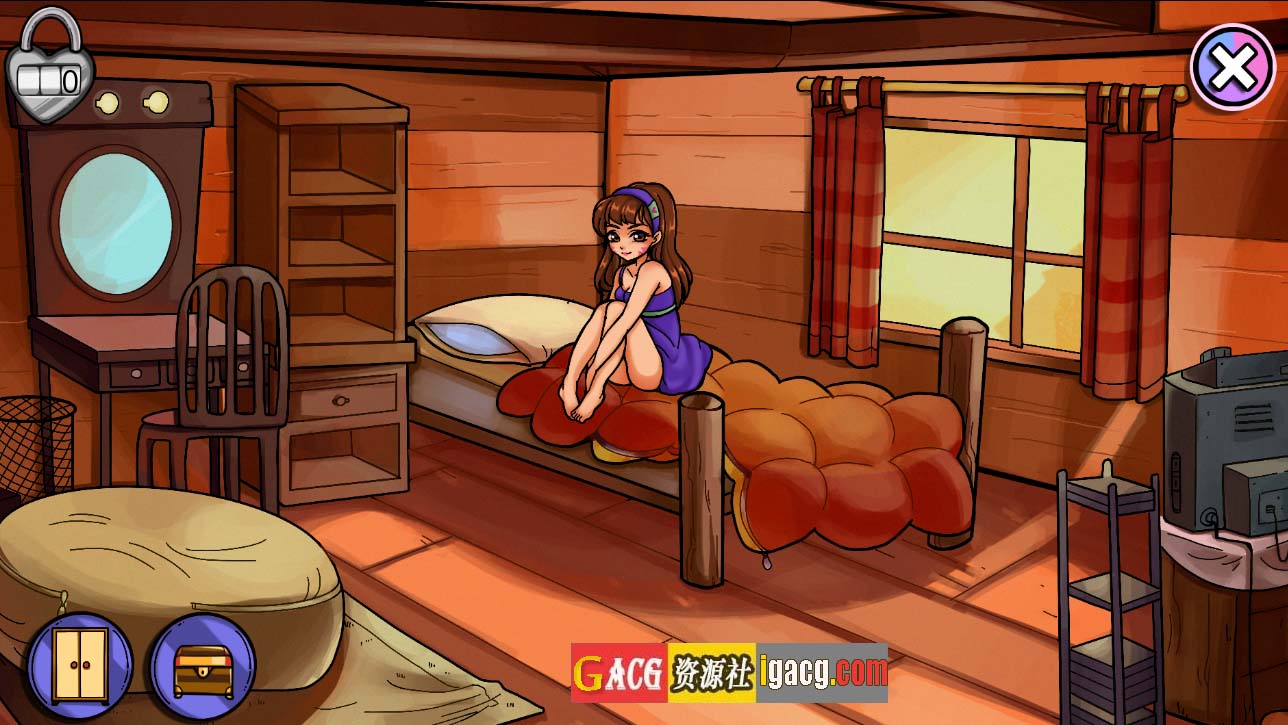
Task: Open the wardrobe icon
Action: pyautogui.click(x=80, y=664)
